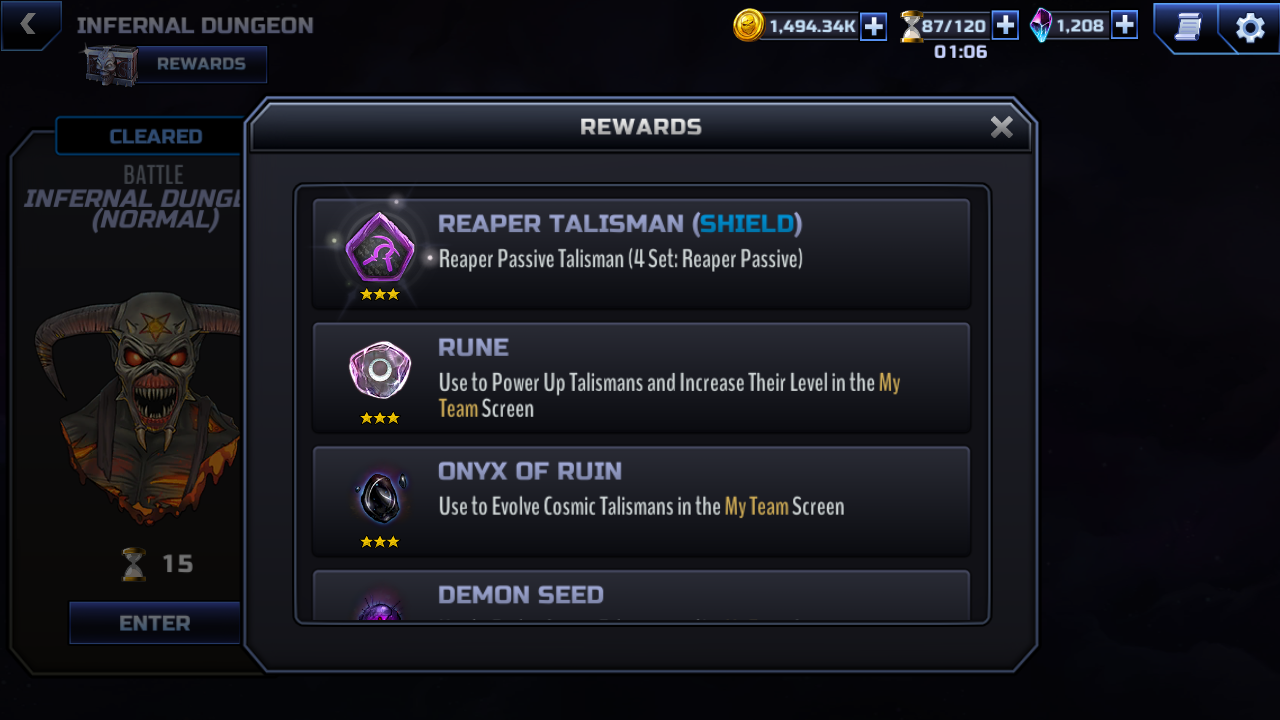This screenshot has height=720, width=1280.
Task: Select the Reaper Talisman reward row
Action: coord(641,254)
